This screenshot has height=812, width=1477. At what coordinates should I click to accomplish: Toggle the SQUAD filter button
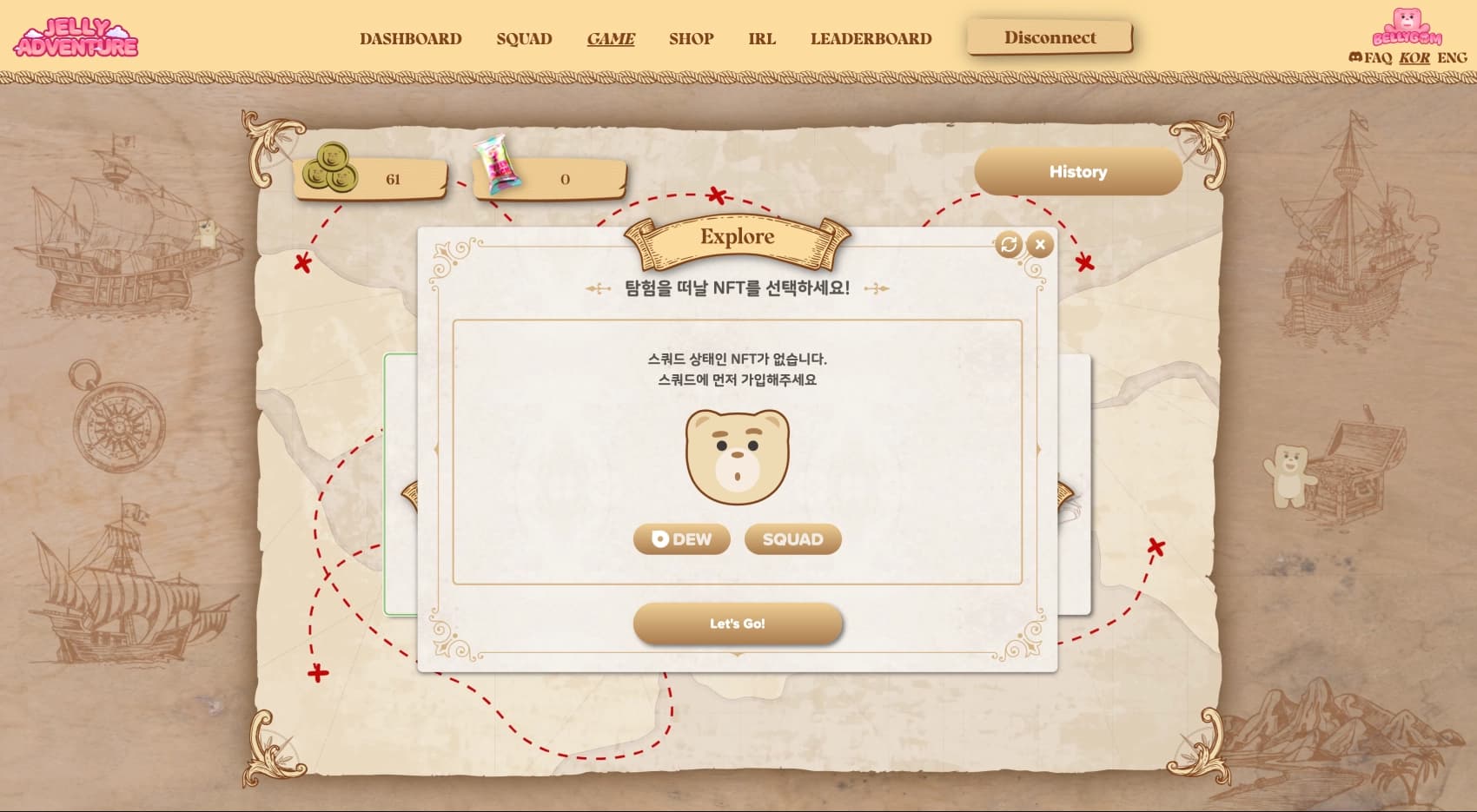pos(791,539)
